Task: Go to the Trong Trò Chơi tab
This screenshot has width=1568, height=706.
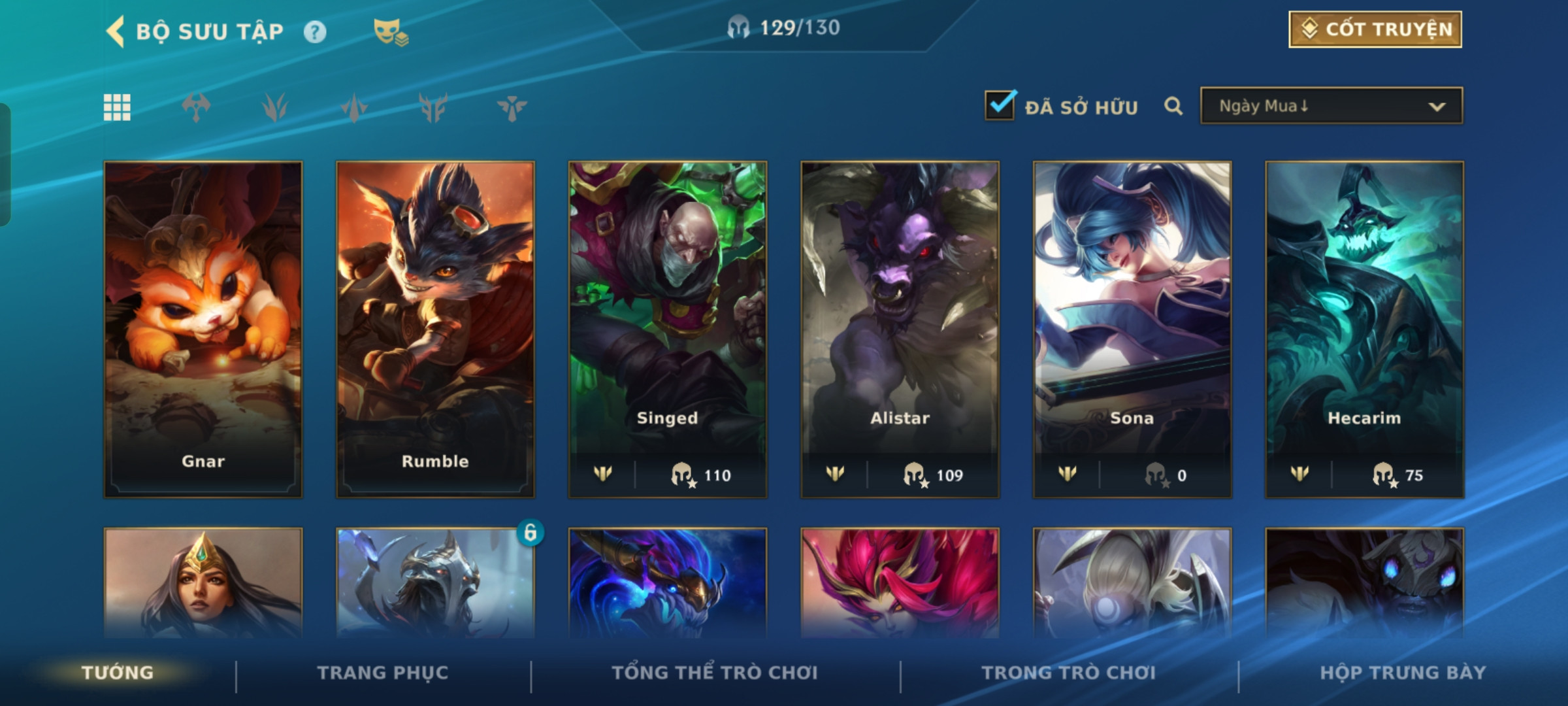Action: (1069, 673)
